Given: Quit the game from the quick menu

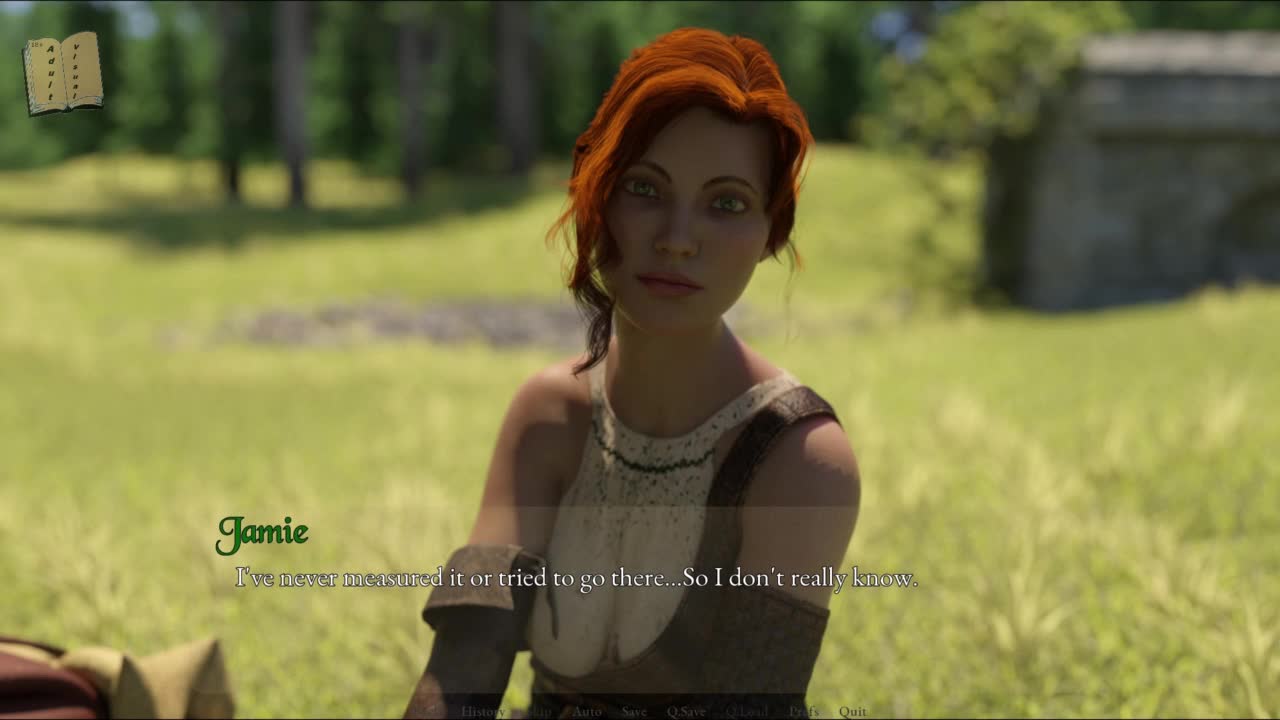Looking at the screenshot, I should [x=853, y=711].
